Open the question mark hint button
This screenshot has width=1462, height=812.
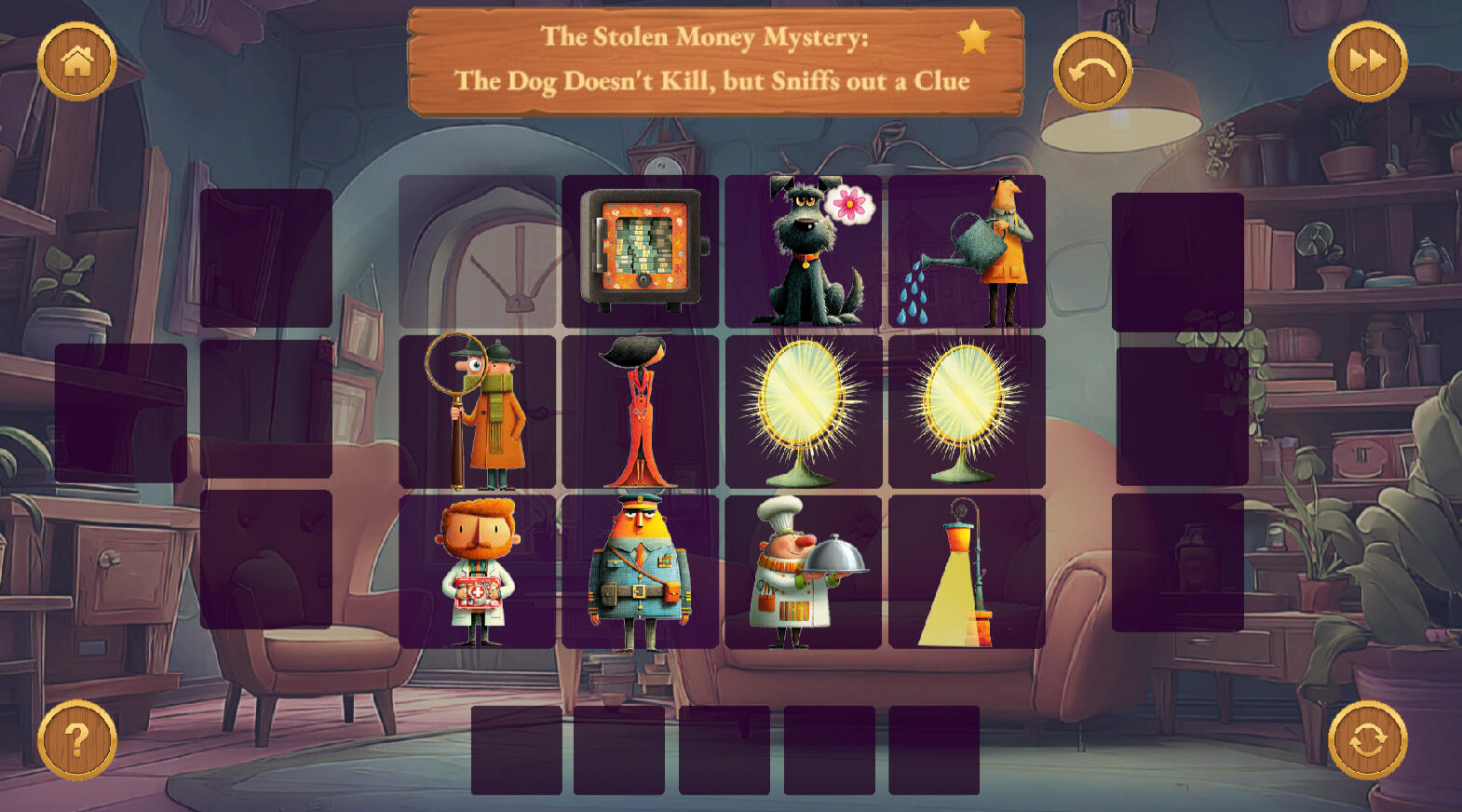click(x=77, y=740)
